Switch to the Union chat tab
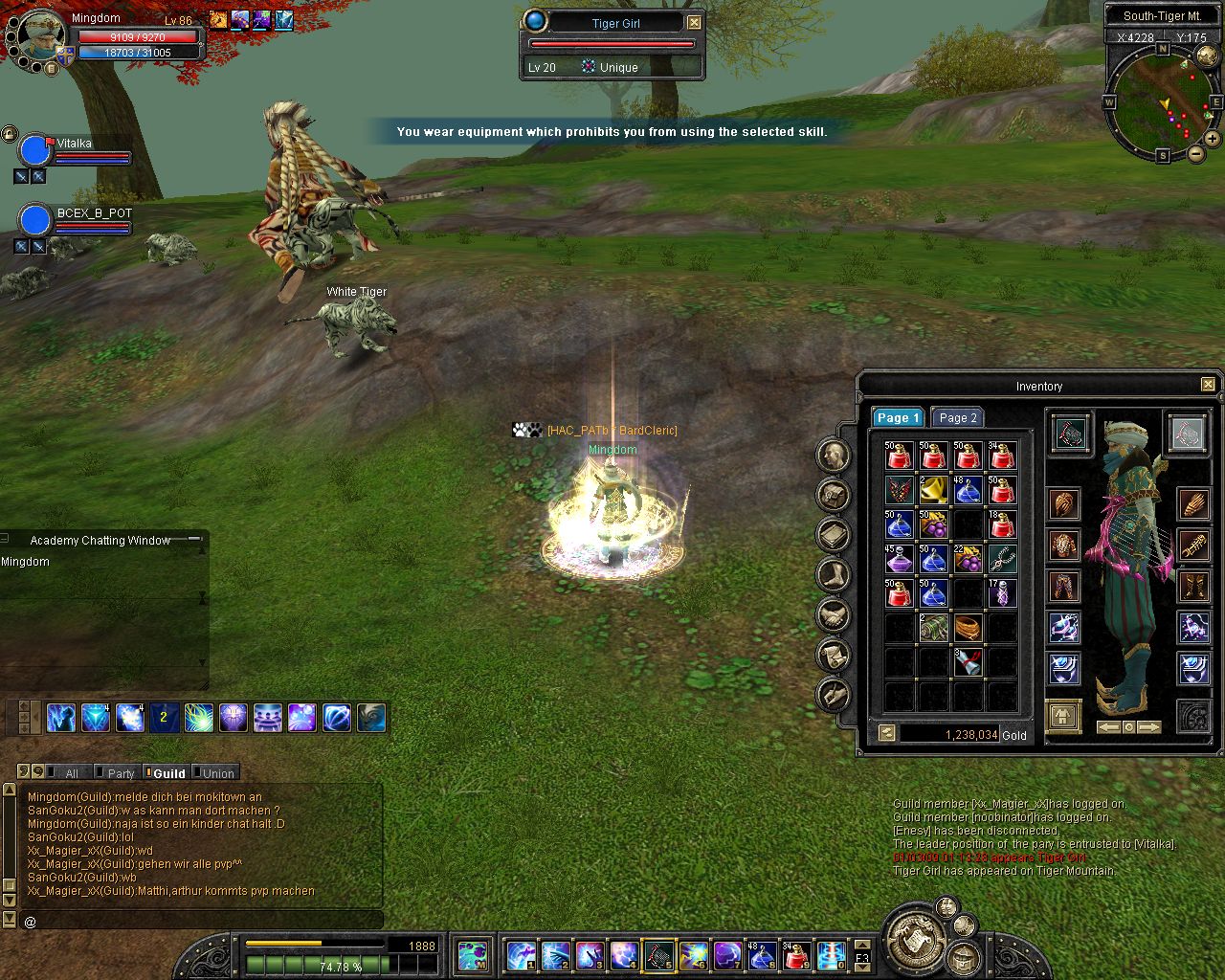The height and width of the screenshot is (980, 1225). pos(217,773)
